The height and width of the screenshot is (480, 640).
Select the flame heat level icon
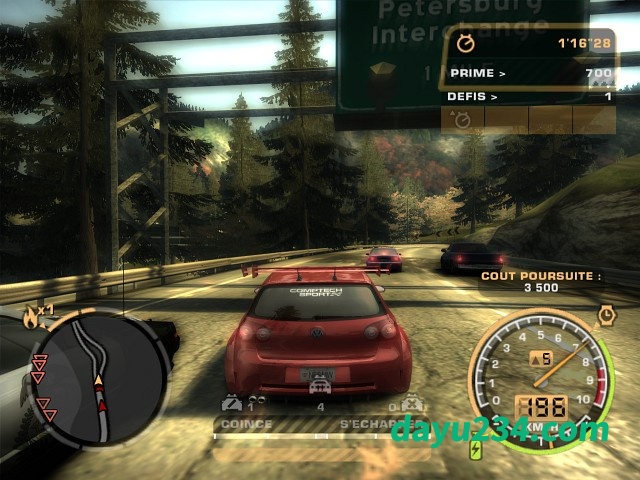tap(30, 319)
